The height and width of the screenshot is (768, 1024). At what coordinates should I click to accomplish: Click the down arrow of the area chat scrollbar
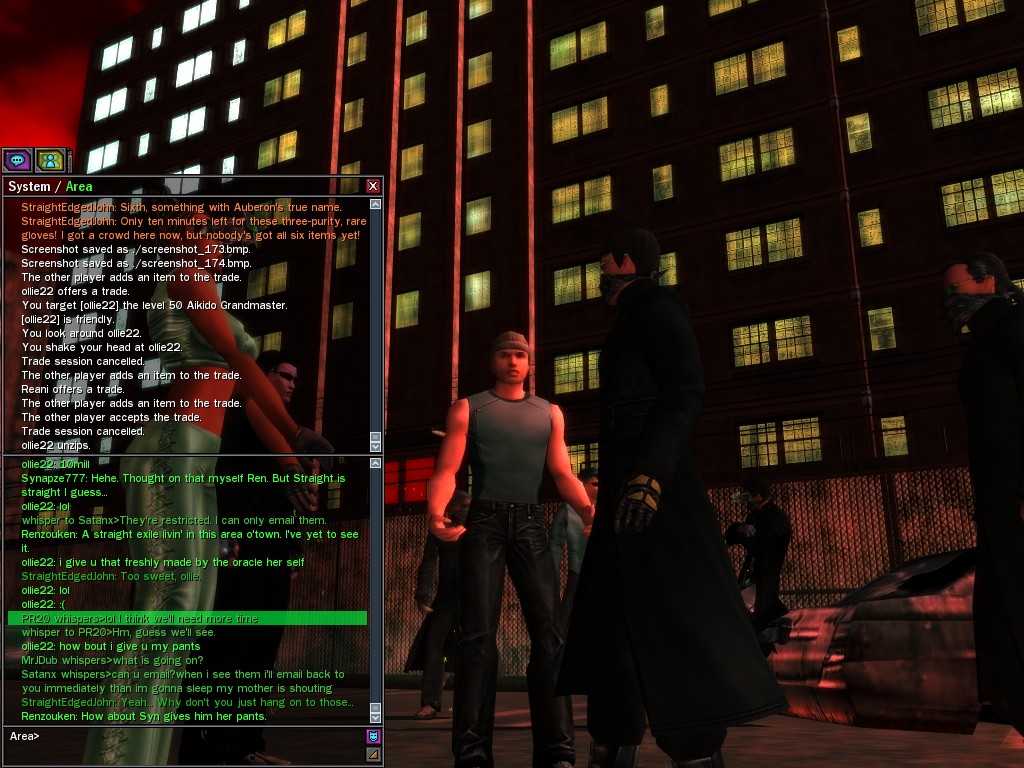click(375, 716)
